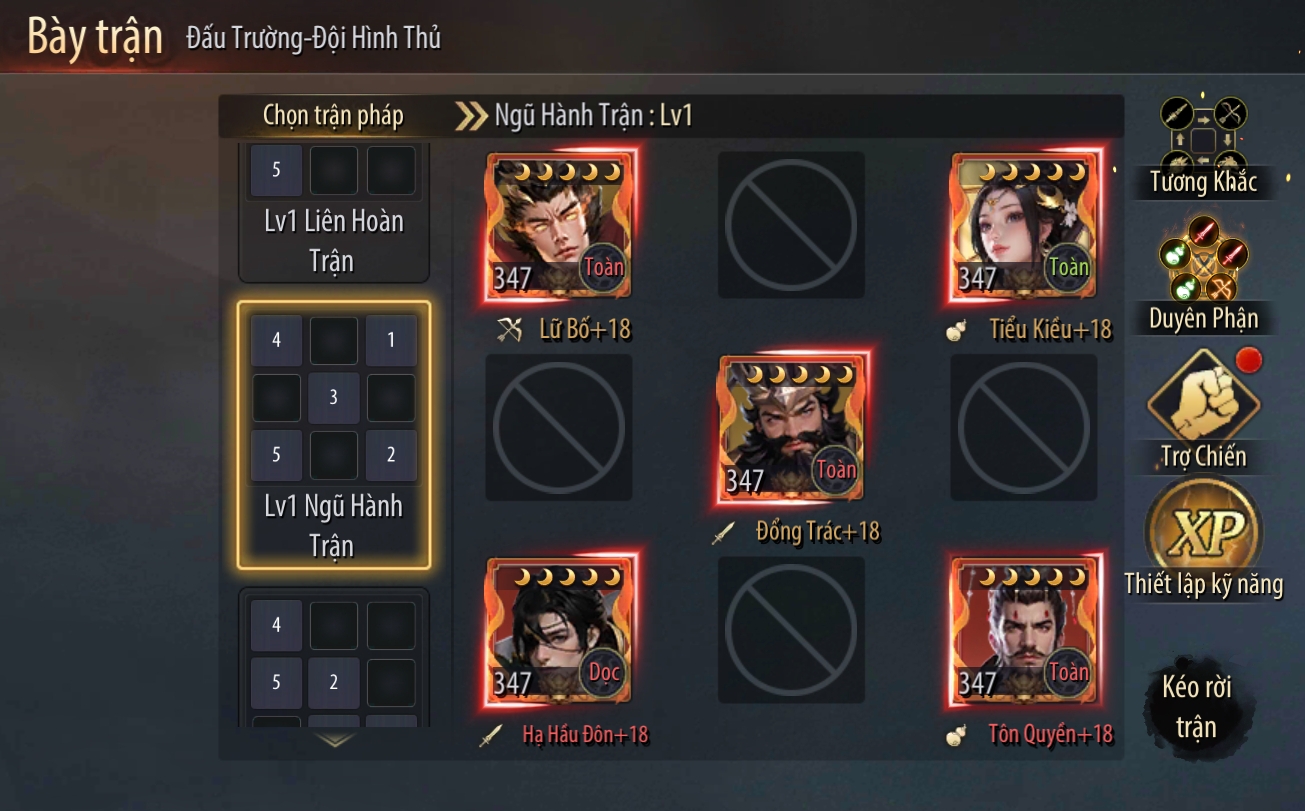Choose the Tôn Quyền hero portrait
This screenshot has height=811, width=1305.
1023,629
